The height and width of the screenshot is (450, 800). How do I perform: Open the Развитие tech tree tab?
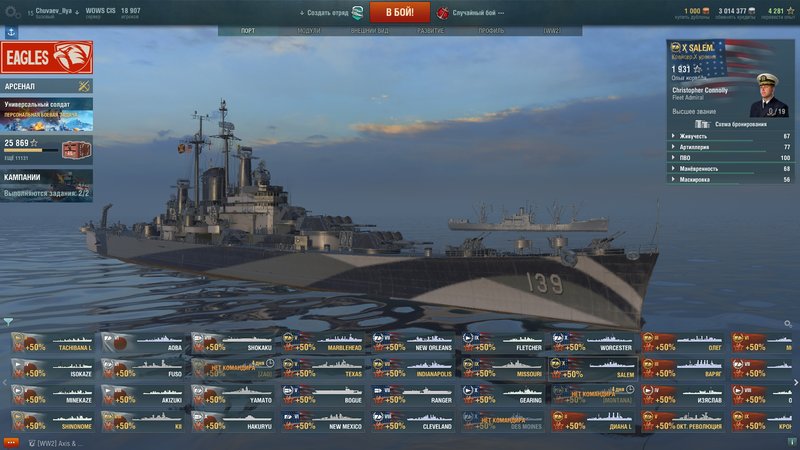click(431, 31)
